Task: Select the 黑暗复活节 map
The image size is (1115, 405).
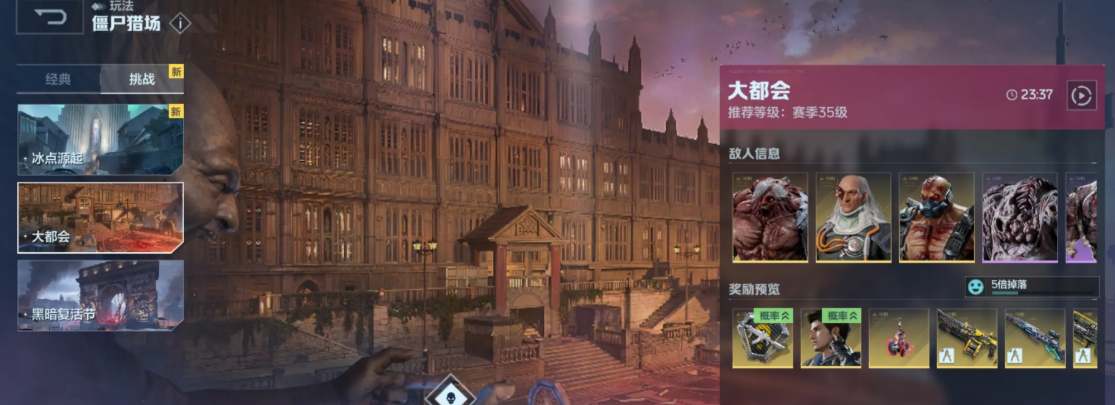Action: pos(100,295)
